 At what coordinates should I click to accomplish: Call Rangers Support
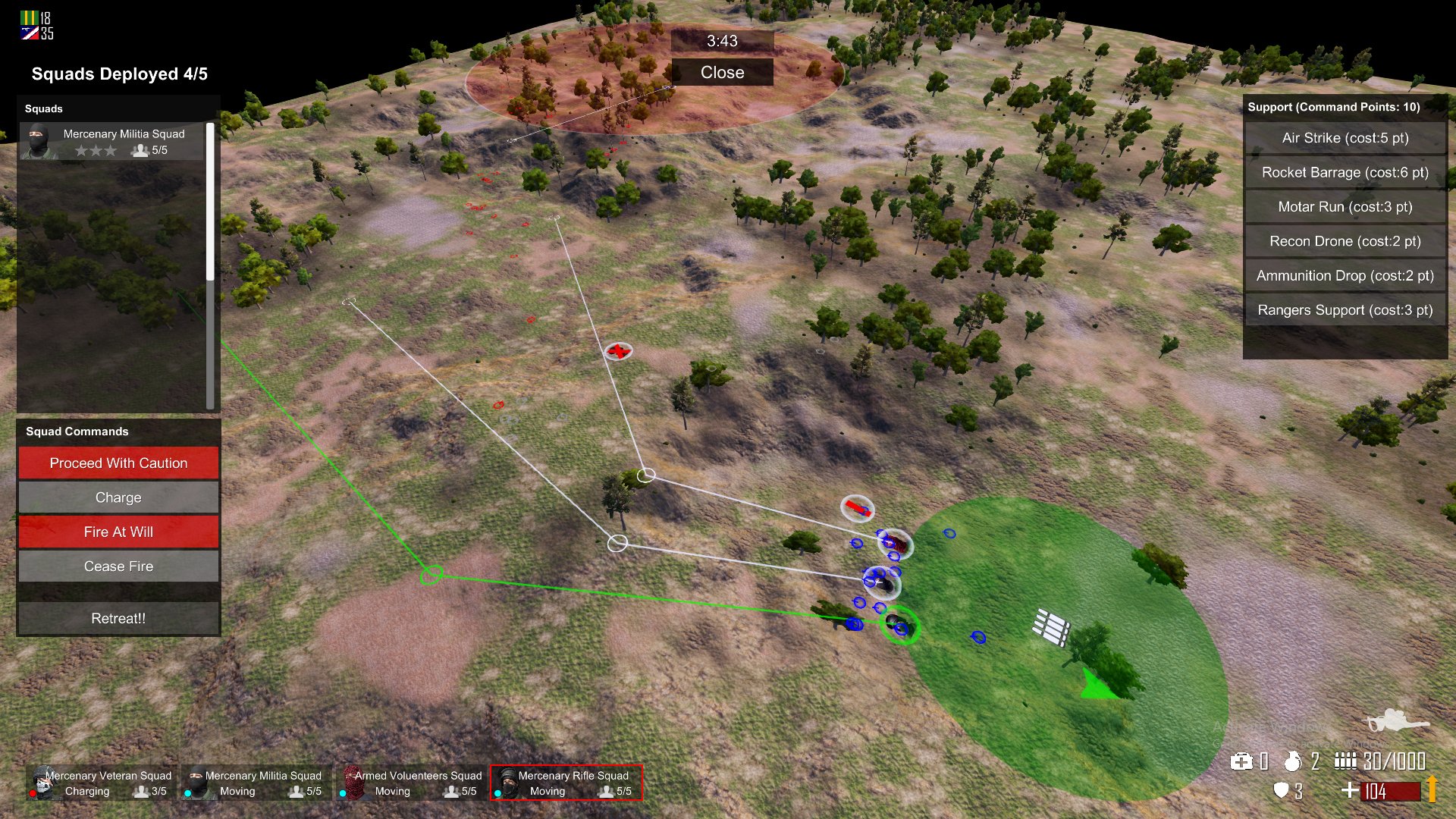tap(1345, 310)
